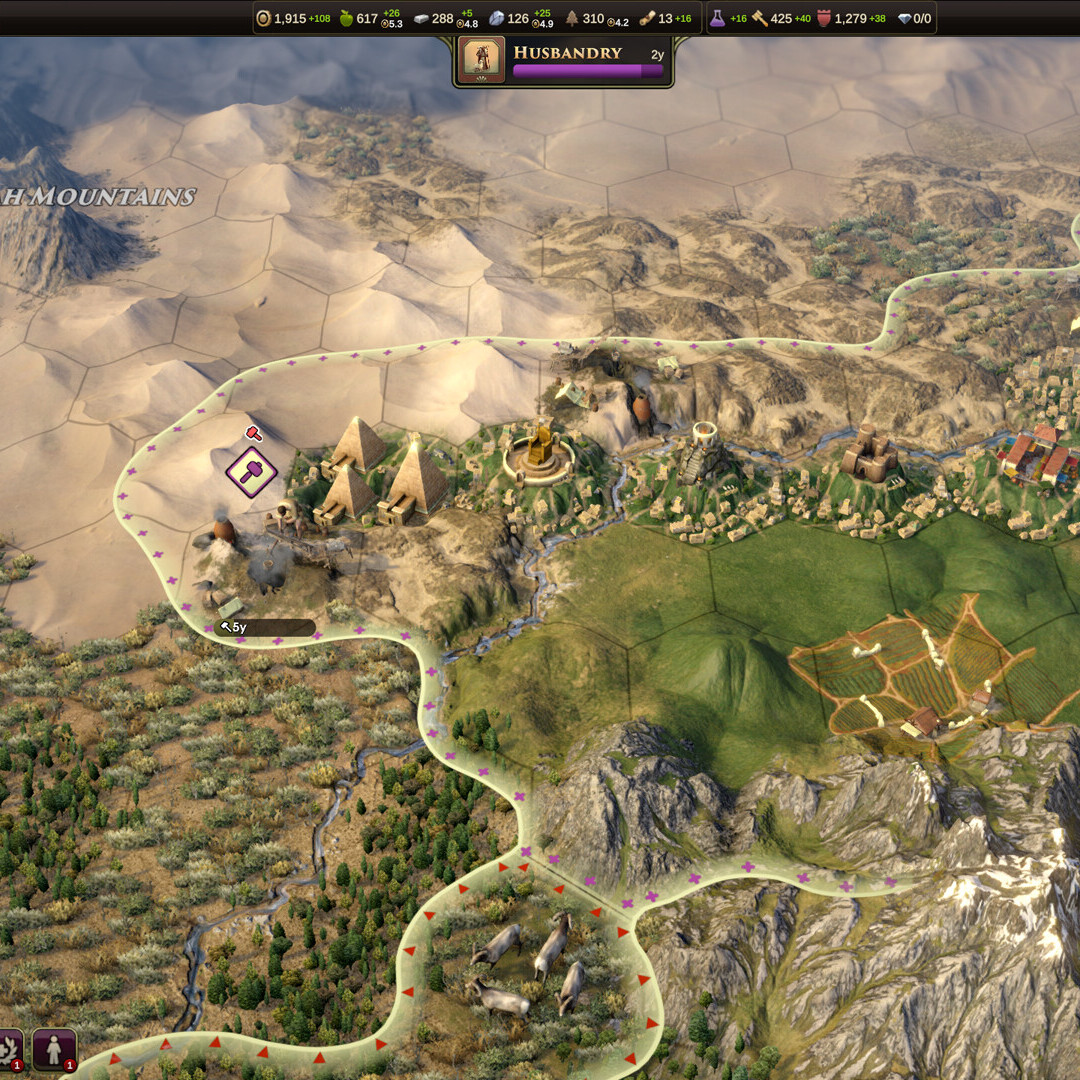Open the person notification with red badge
1080x1080 pixels.
(54, 1049)
